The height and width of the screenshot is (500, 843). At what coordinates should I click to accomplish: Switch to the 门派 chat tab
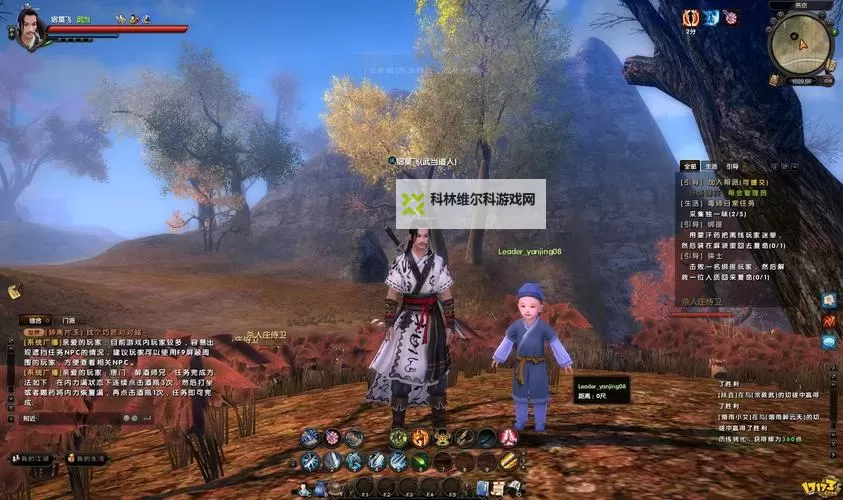(67, 321)
